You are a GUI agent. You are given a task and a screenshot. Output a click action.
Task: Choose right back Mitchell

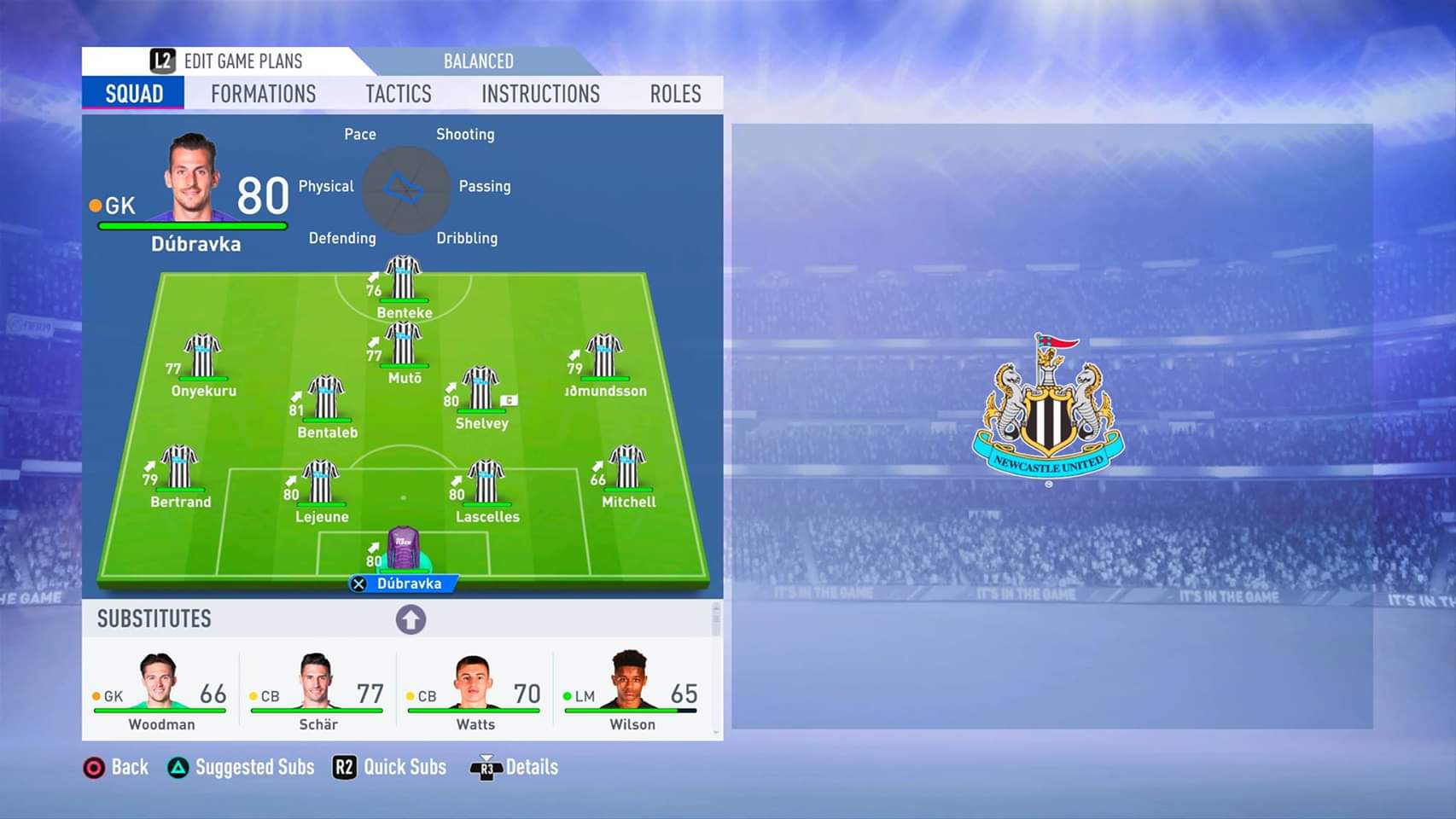tap(628, 469)
